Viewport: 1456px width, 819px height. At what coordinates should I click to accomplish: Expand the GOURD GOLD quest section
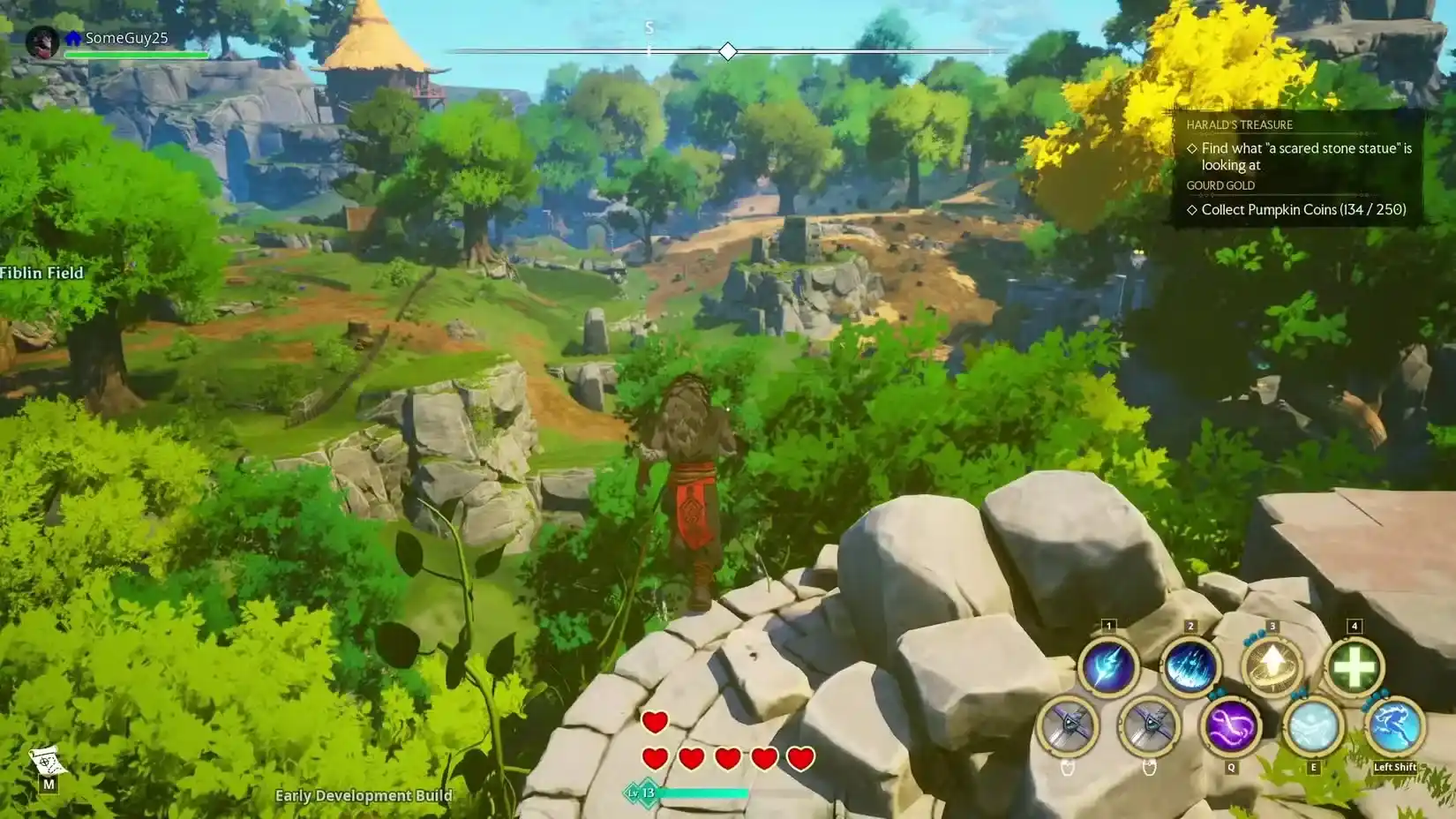click(1220, 185)
